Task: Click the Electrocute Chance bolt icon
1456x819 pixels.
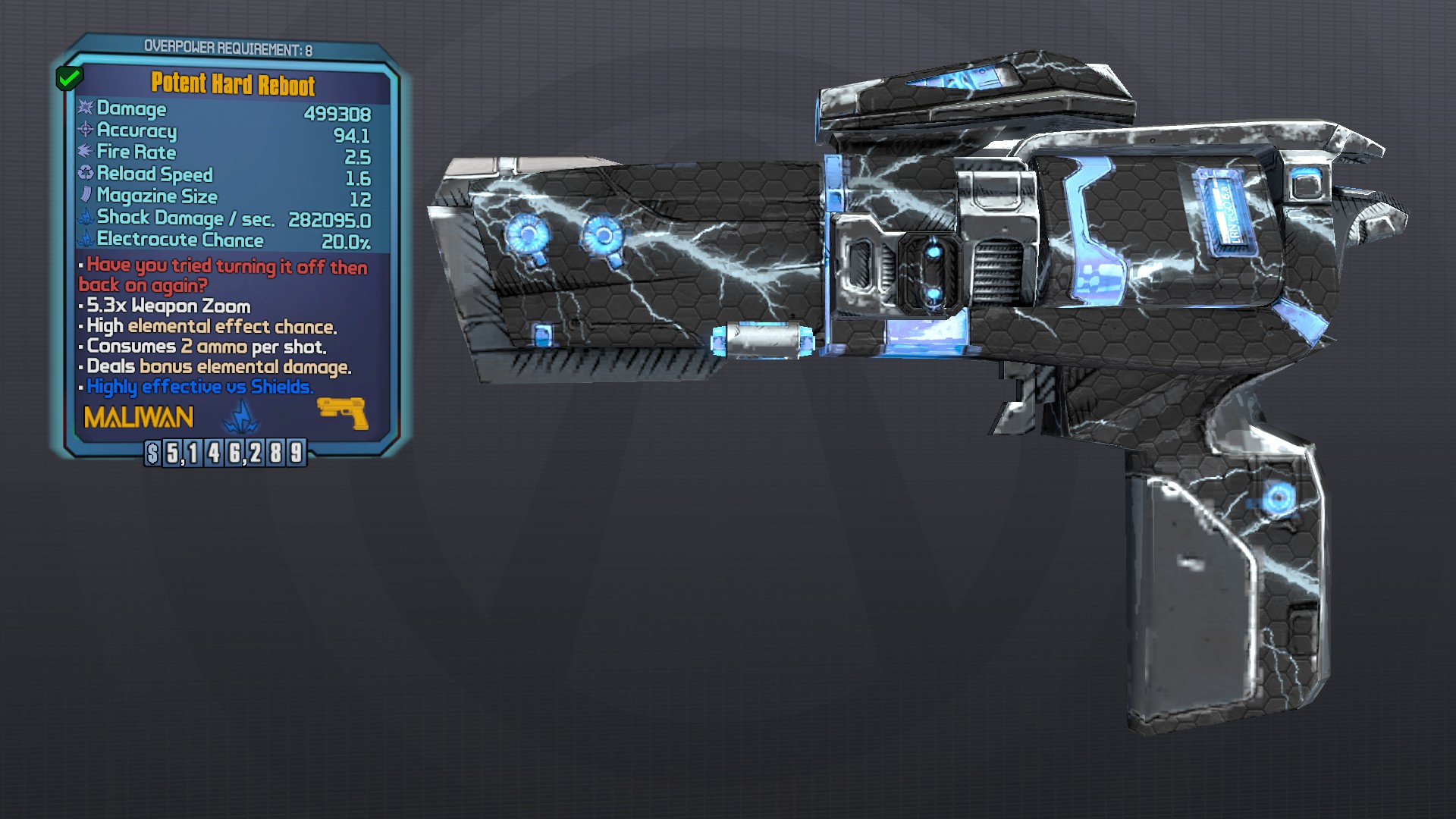Action: pyautogui.click(x=85, y=240)
